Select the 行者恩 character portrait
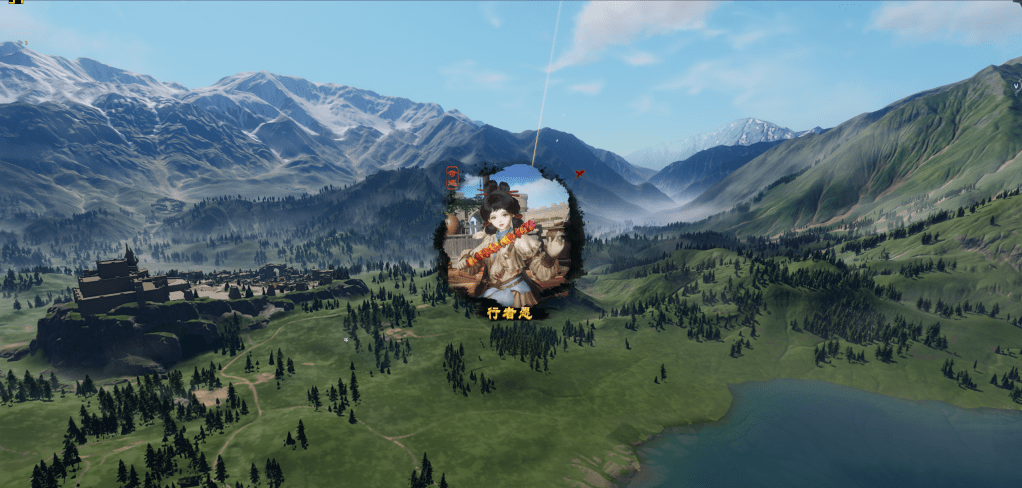The image size is (1022, 488). [x=510, y=234]
